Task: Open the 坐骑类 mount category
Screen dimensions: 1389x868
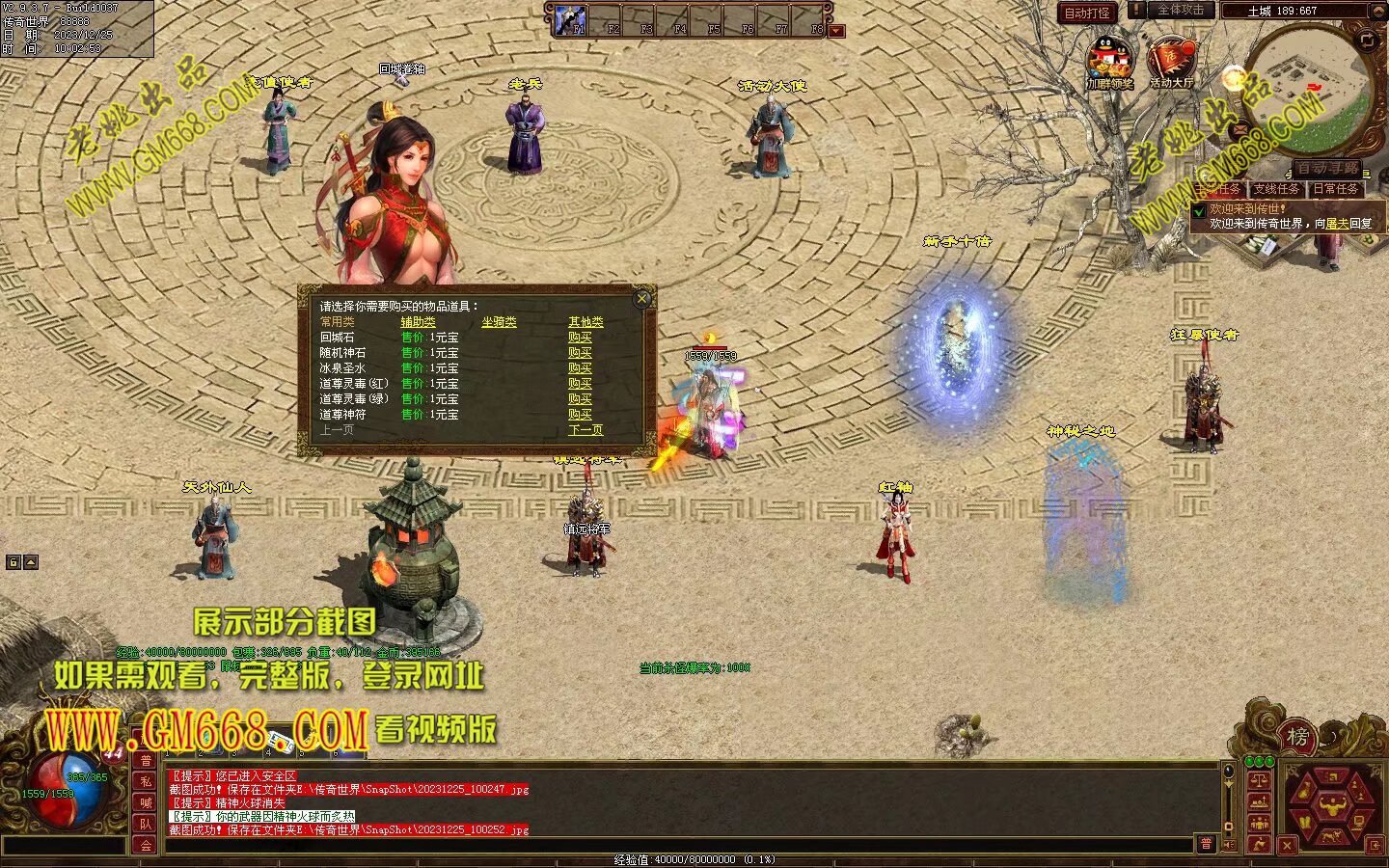Action: pyautogui.click(x=499, y=322)
